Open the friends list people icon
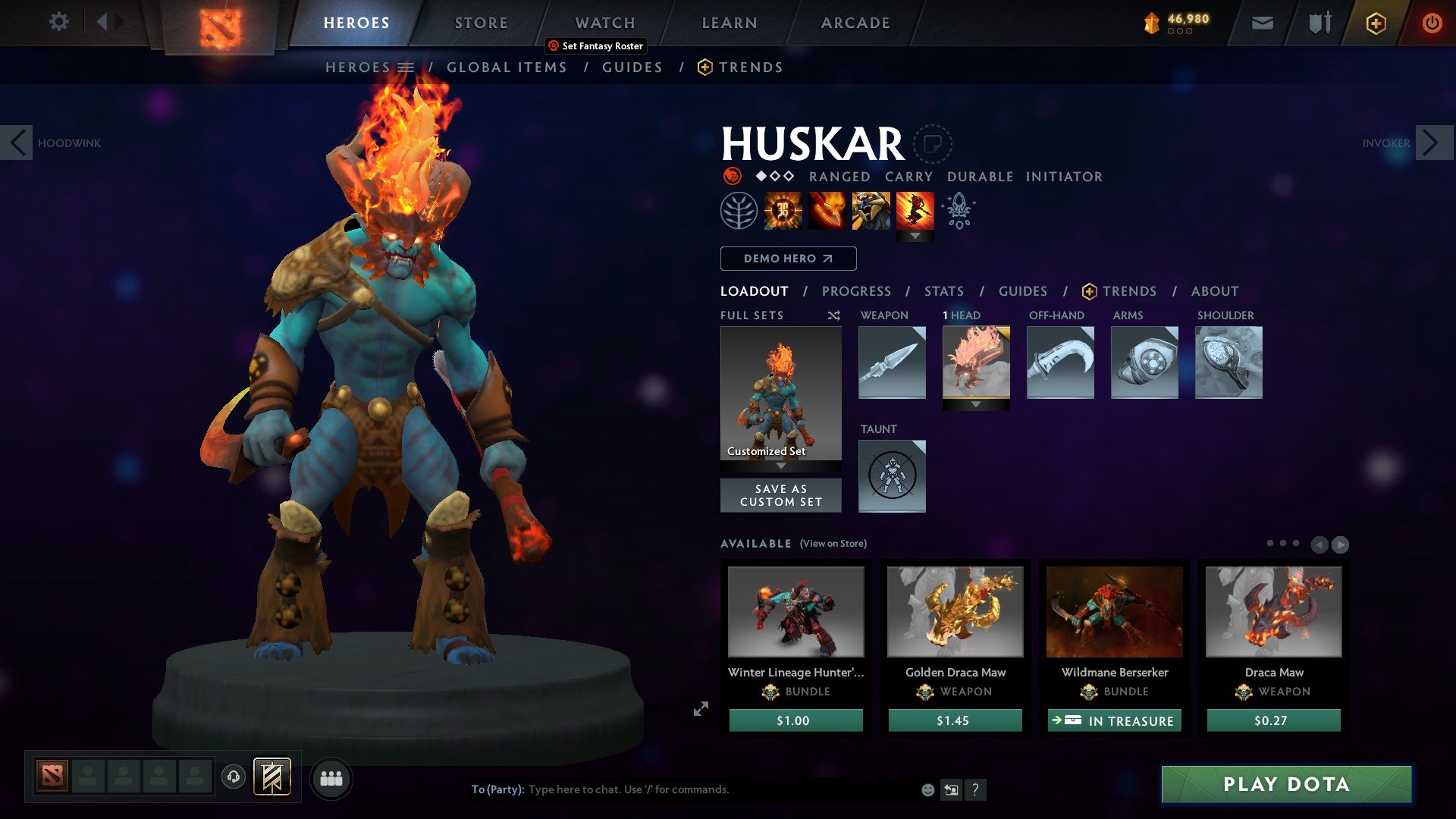 point(331,777)
